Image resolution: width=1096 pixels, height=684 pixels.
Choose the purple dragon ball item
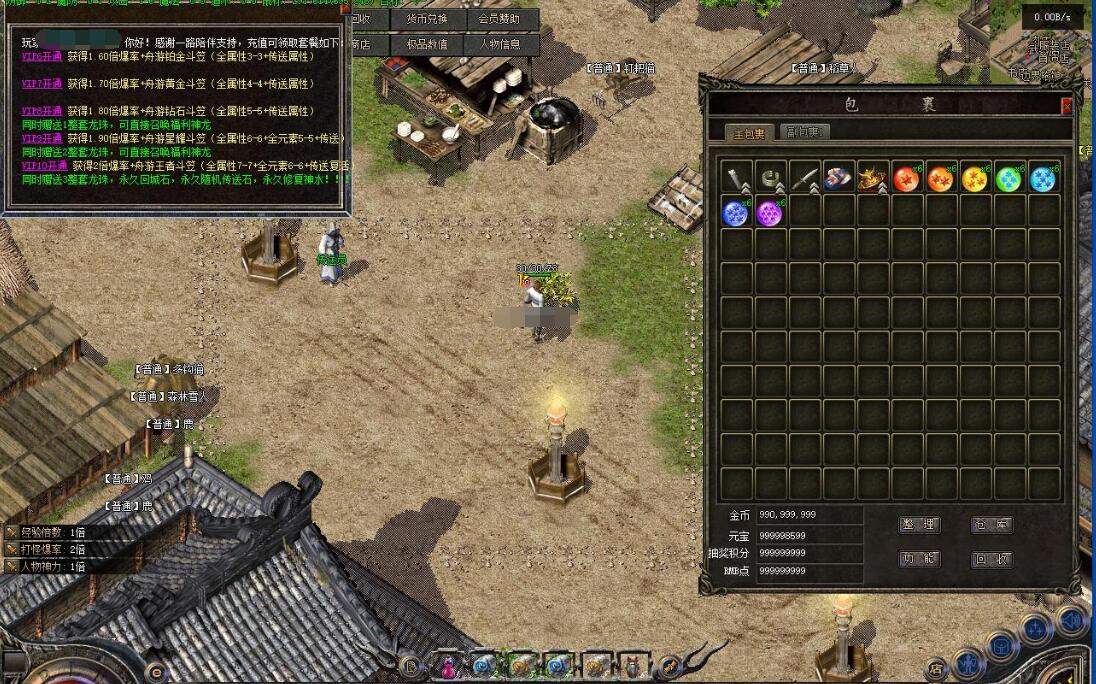coord(770,213)
